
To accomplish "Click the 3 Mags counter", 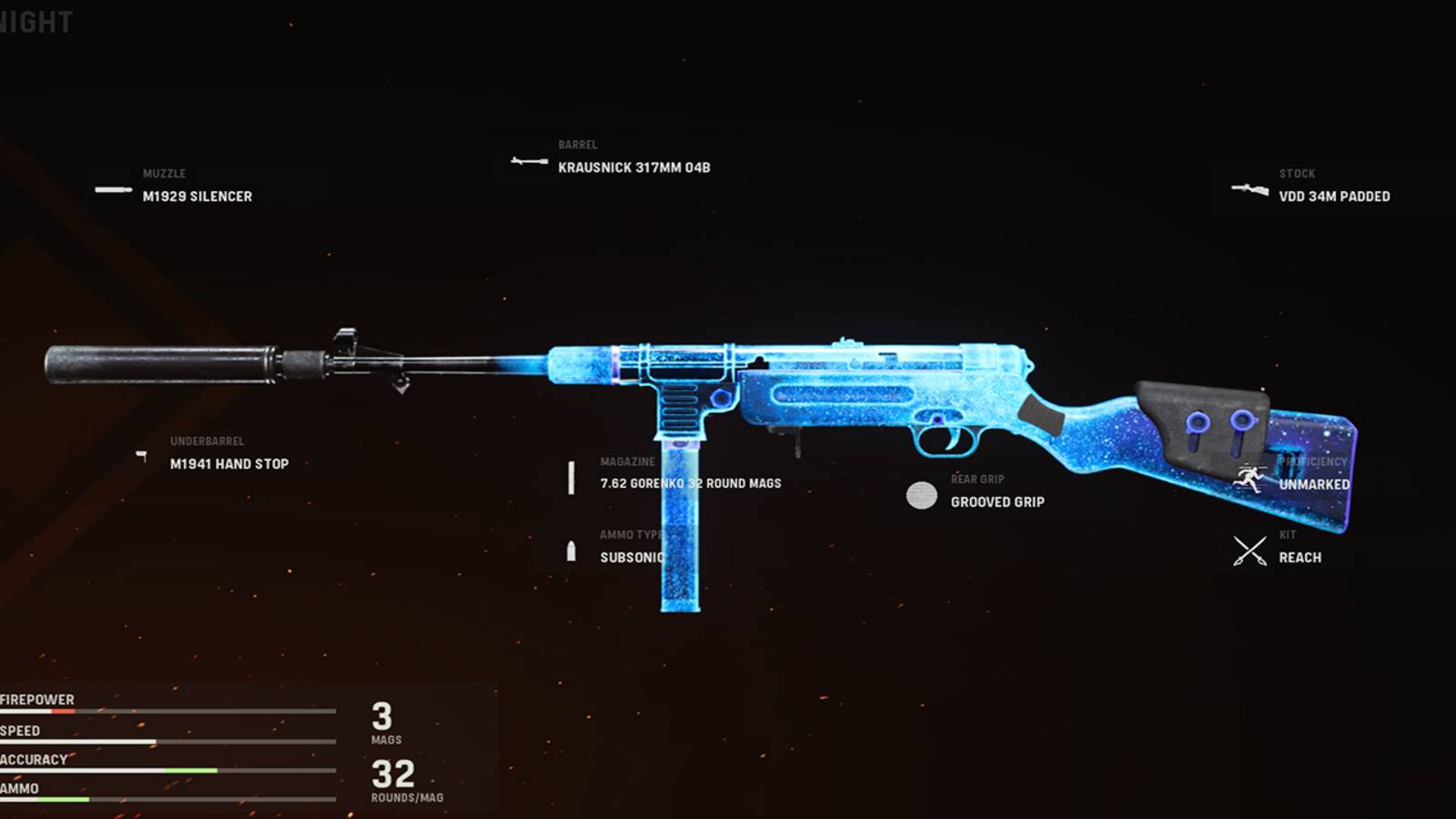I will coord(382,722).
